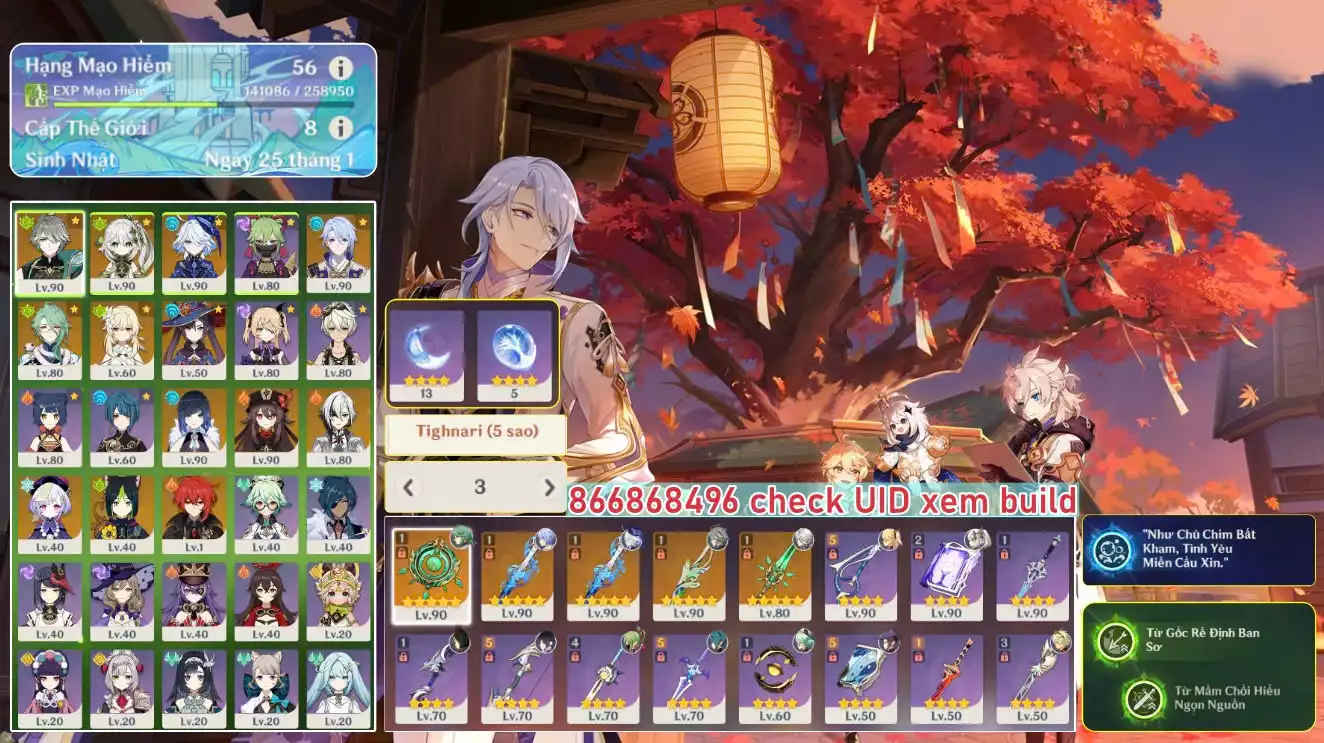
Task: Go to the previous page with left arrow
Action: (408, 488)
